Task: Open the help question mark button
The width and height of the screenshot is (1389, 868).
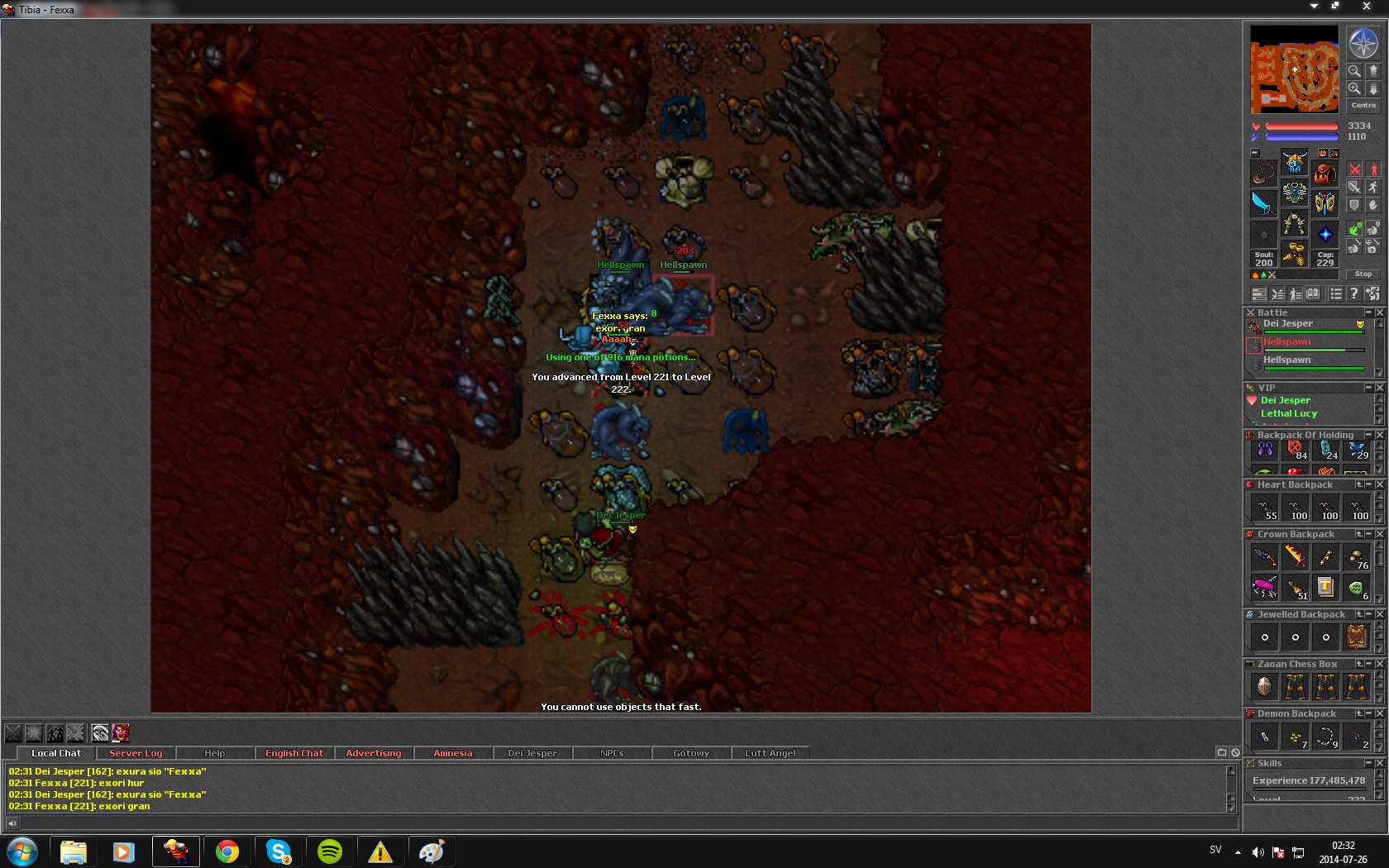Action: pos(1353,293)
